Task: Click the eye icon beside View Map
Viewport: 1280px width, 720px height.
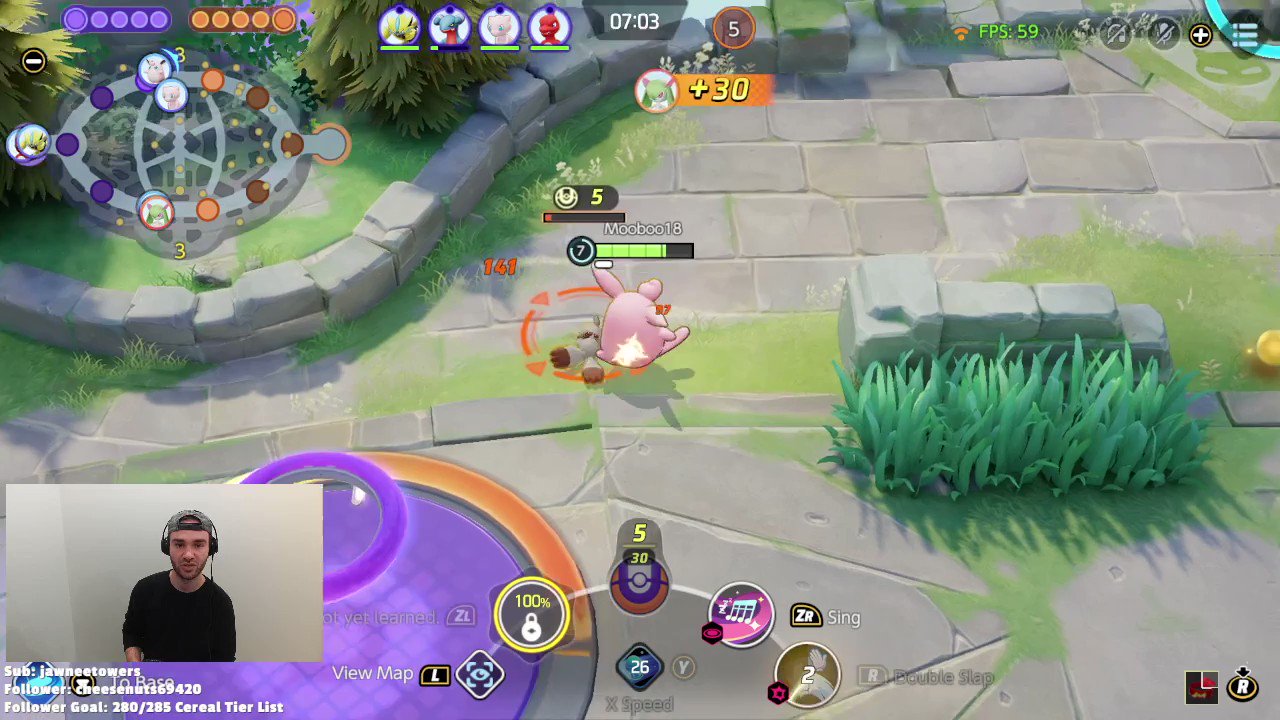Action: point(480,674)
